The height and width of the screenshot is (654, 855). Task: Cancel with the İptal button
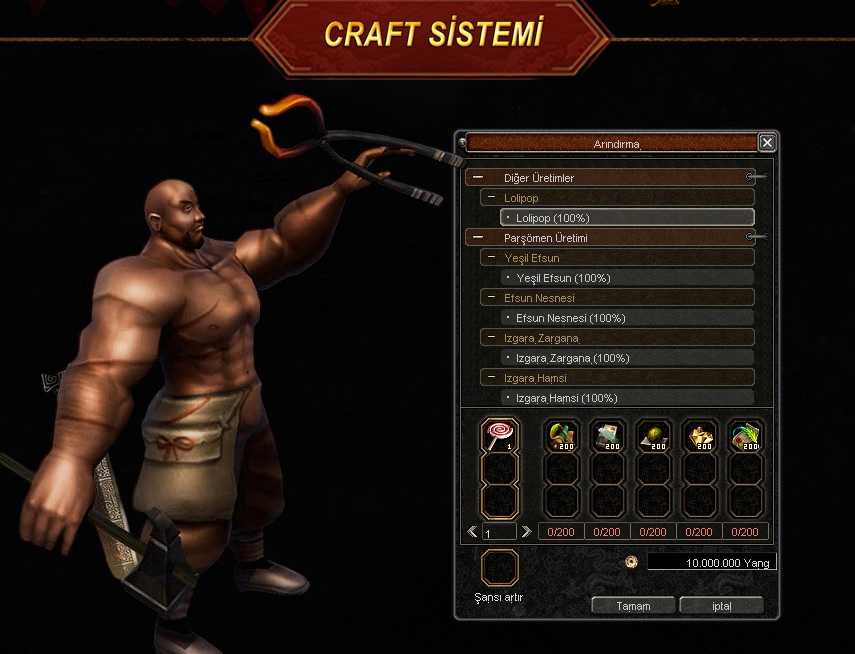(721, 606)
